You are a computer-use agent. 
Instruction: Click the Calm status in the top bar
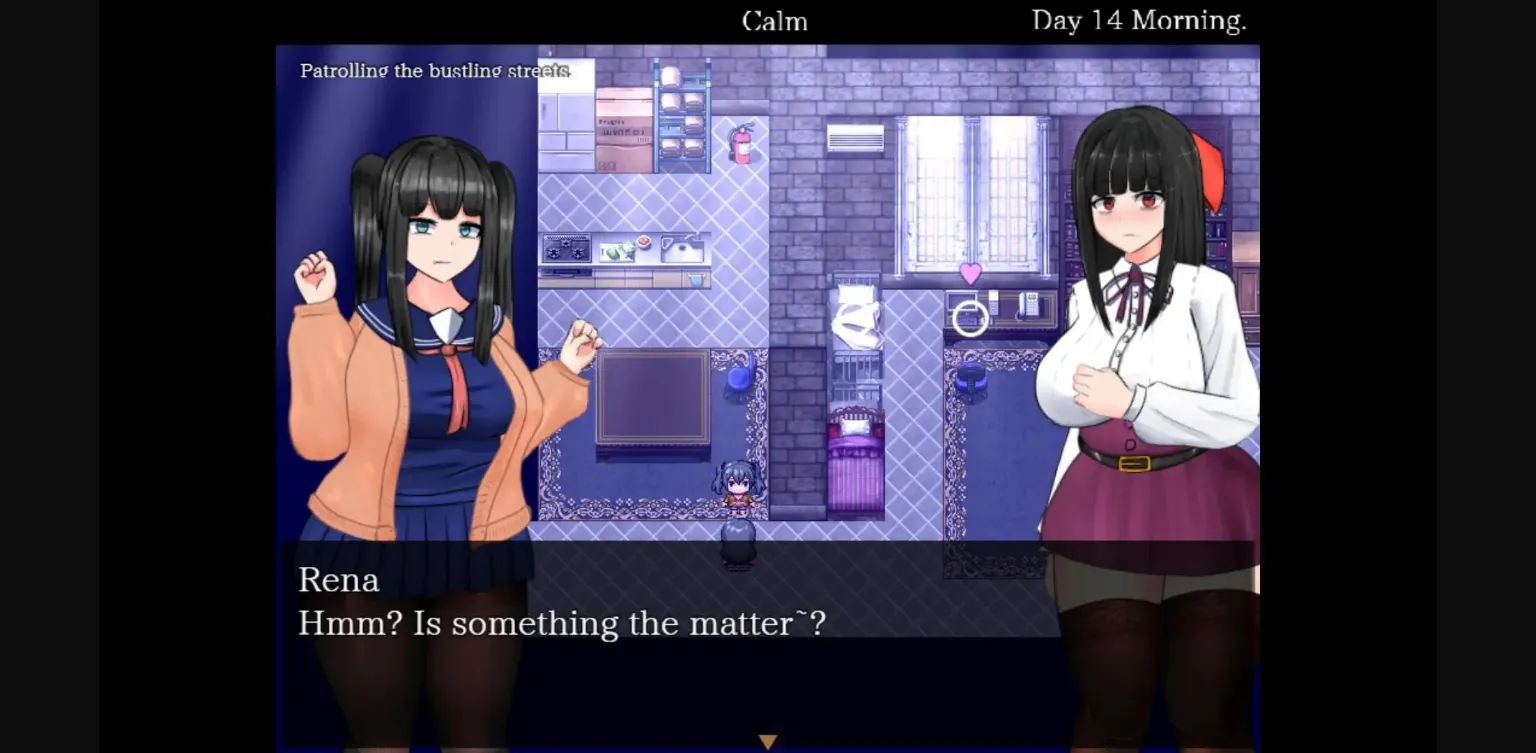(x=774, y=21)
